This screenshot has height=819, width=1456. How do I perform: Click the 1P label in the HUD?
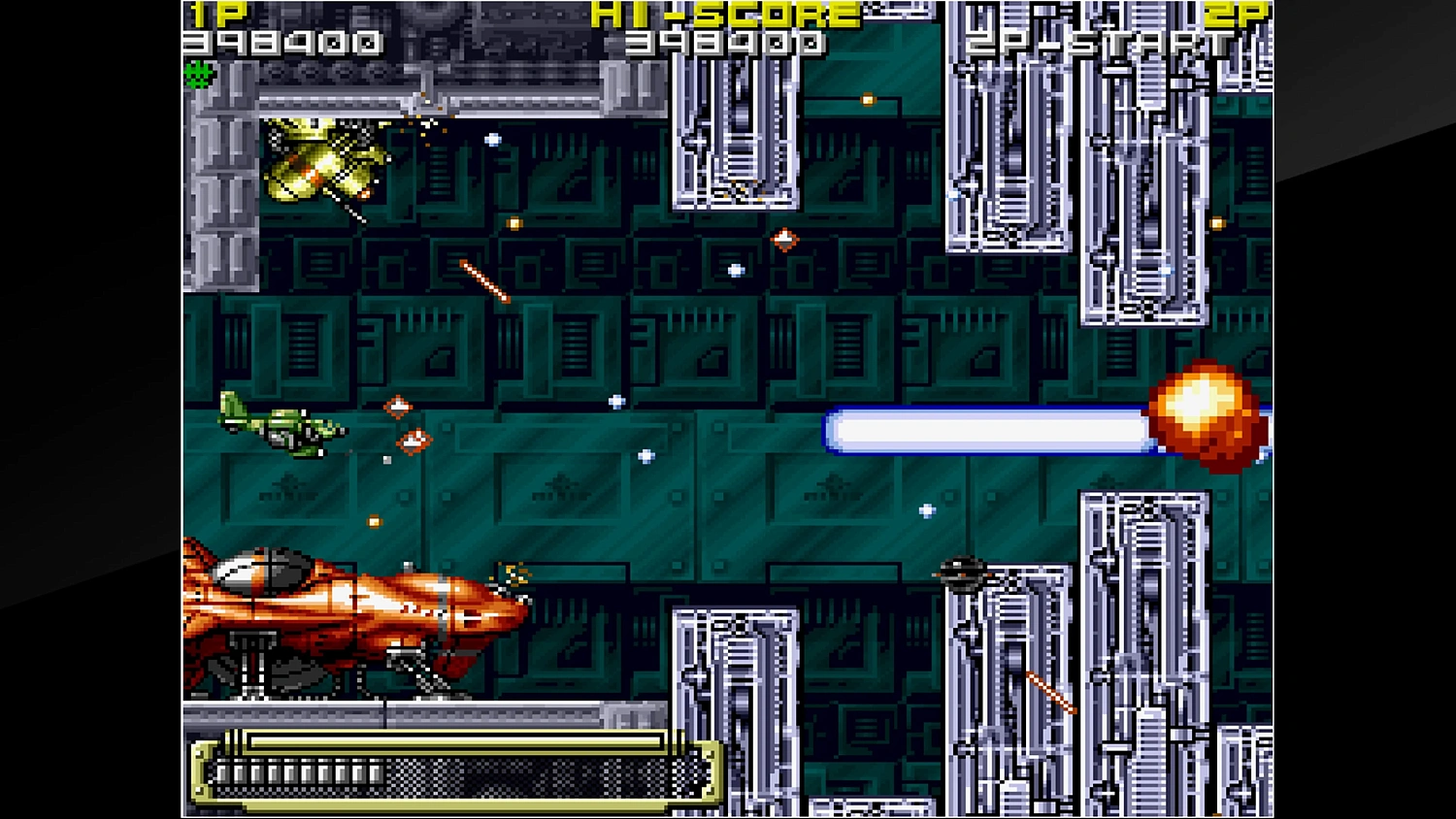[215, 14]
